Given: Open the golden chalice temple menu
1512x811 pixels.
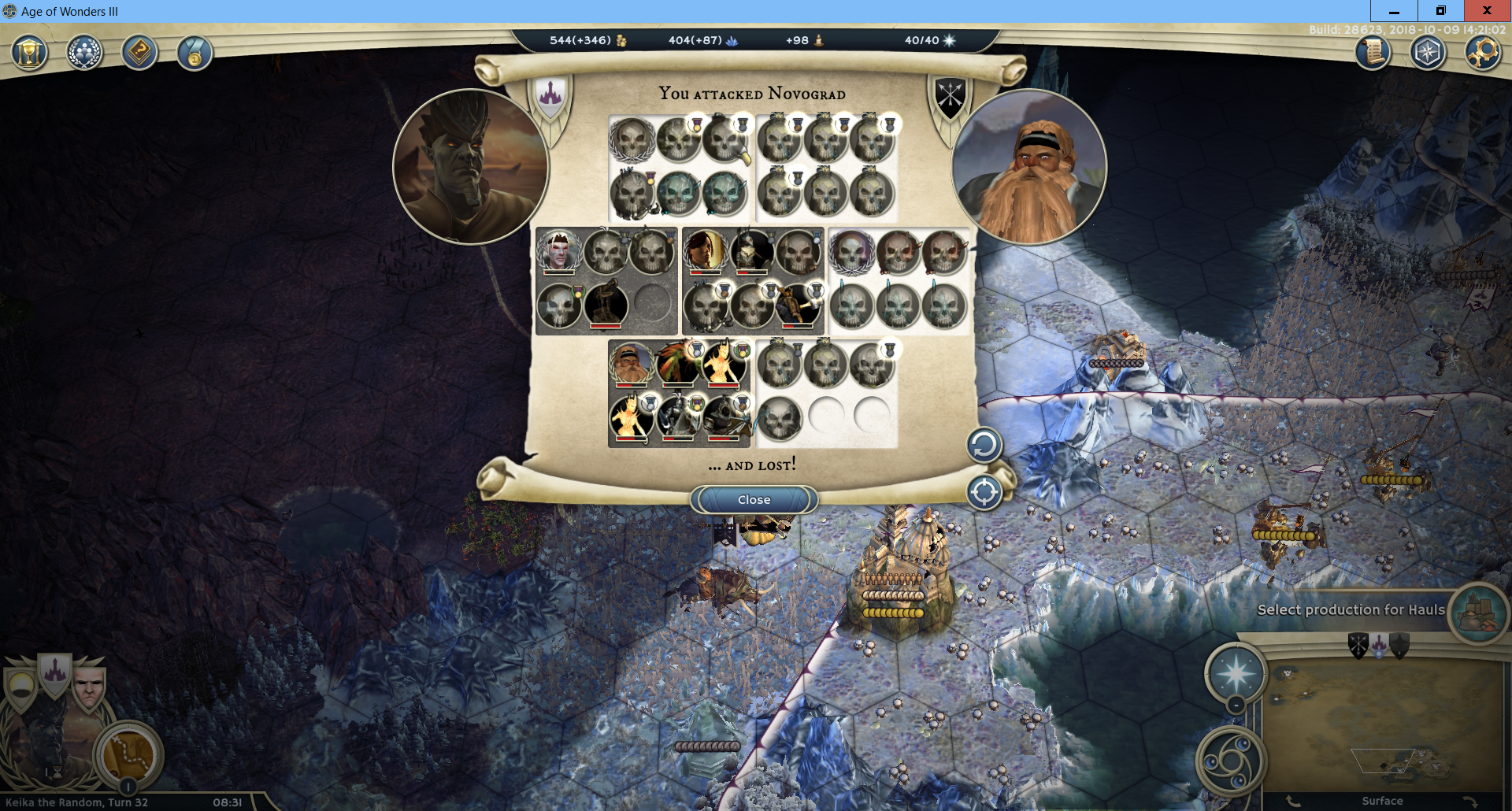Looking at the screenshot, I should 29,54.
